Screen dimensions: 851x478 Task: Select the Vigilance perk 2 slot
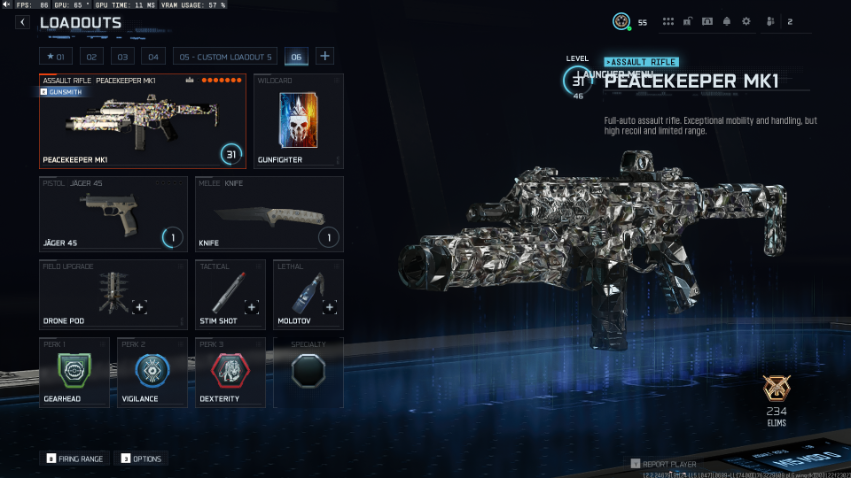click(152, 371)
